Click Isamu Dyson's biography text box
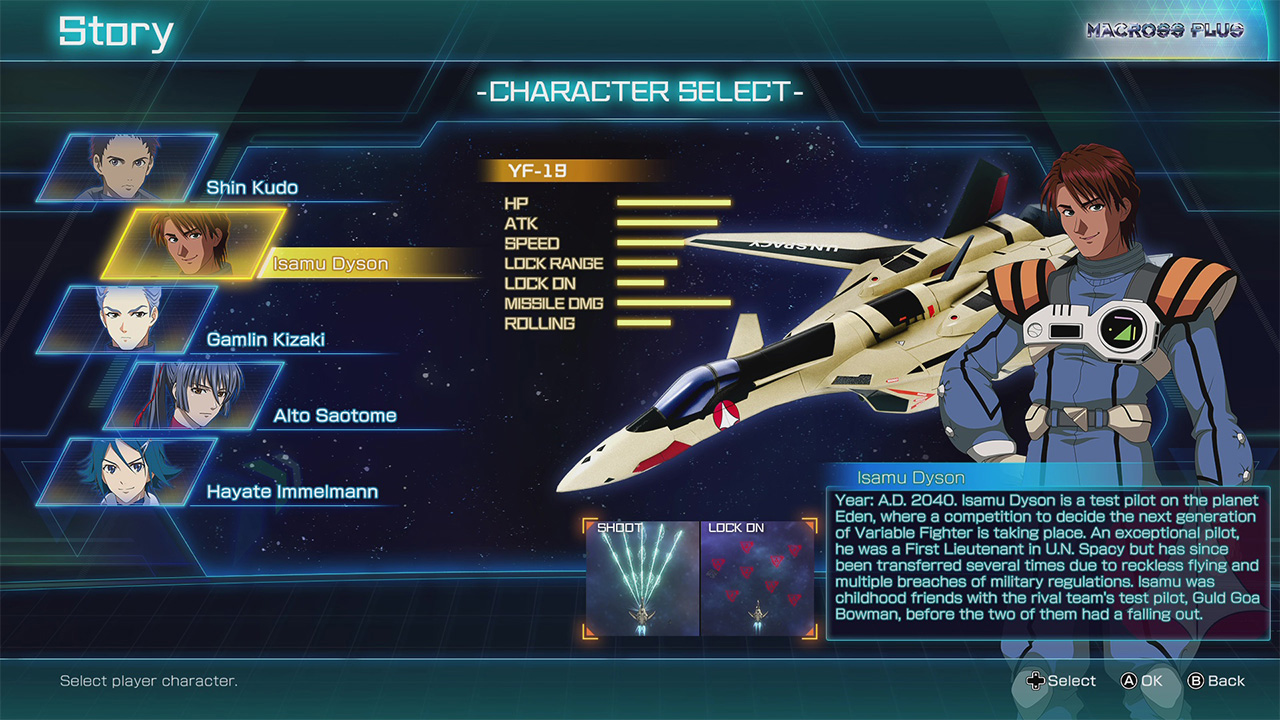The image size is (1280, 720). [1046, 560]
